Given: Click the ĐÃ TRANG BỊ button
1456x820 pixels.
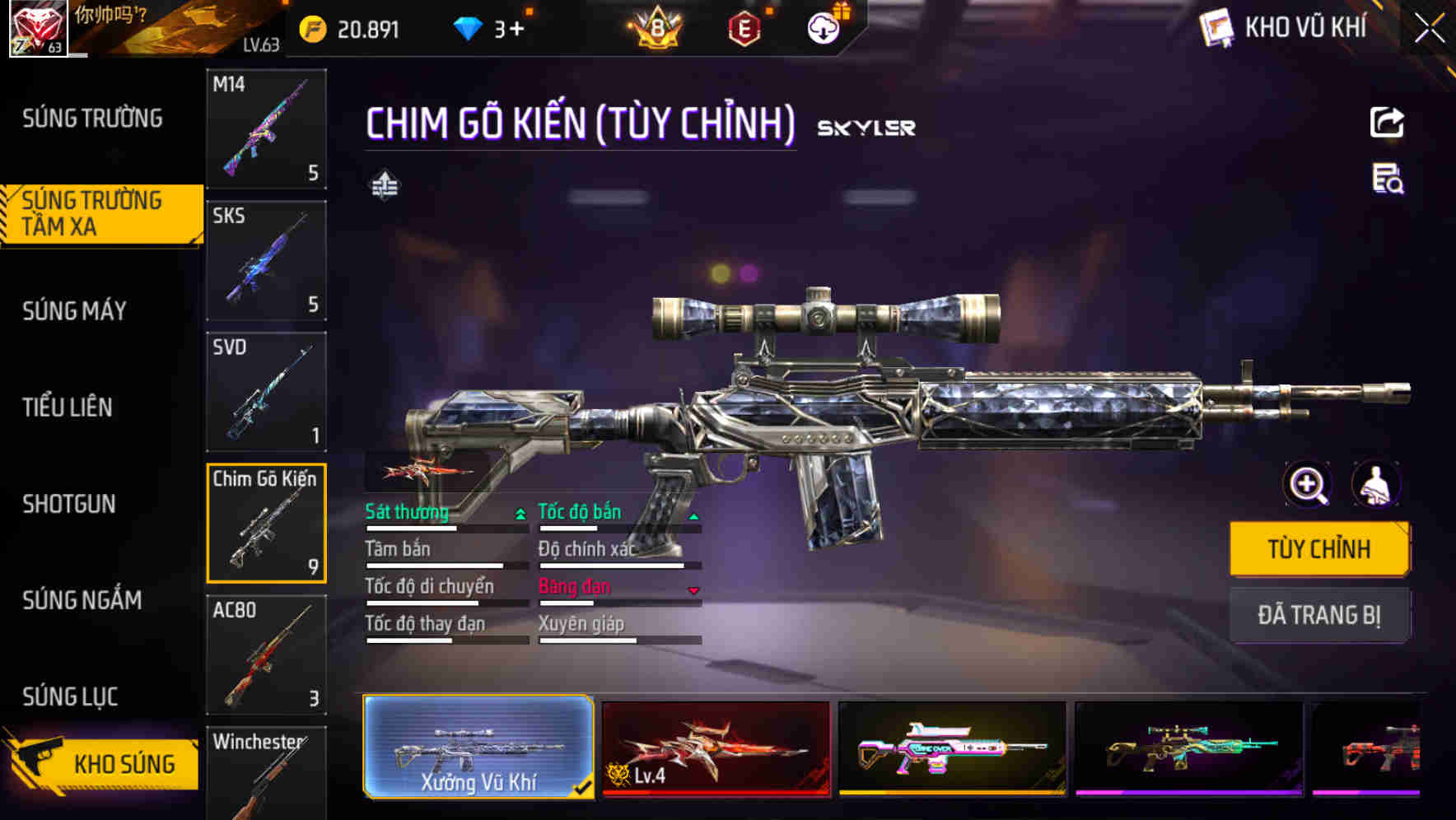Looking at the screenshot, I should 1319,615.
